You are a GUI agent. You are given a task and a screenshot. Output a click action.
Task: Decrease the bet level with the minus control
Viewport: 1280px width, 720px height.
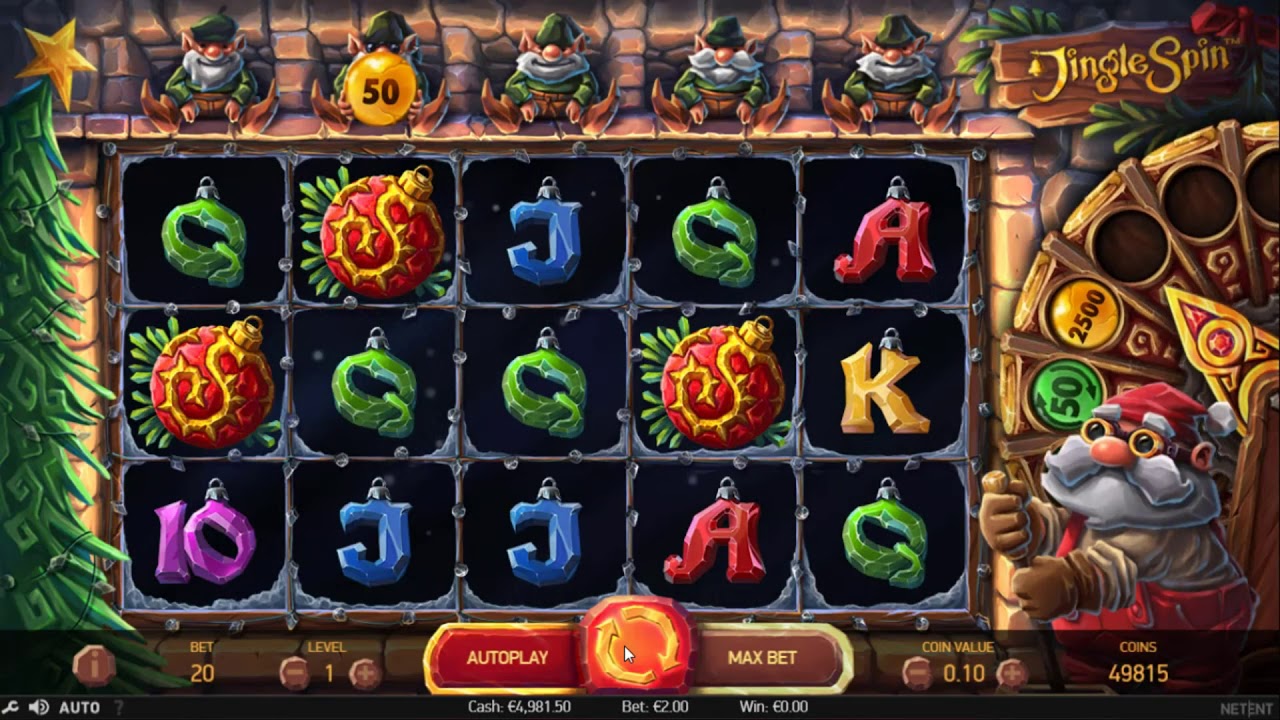294,672
